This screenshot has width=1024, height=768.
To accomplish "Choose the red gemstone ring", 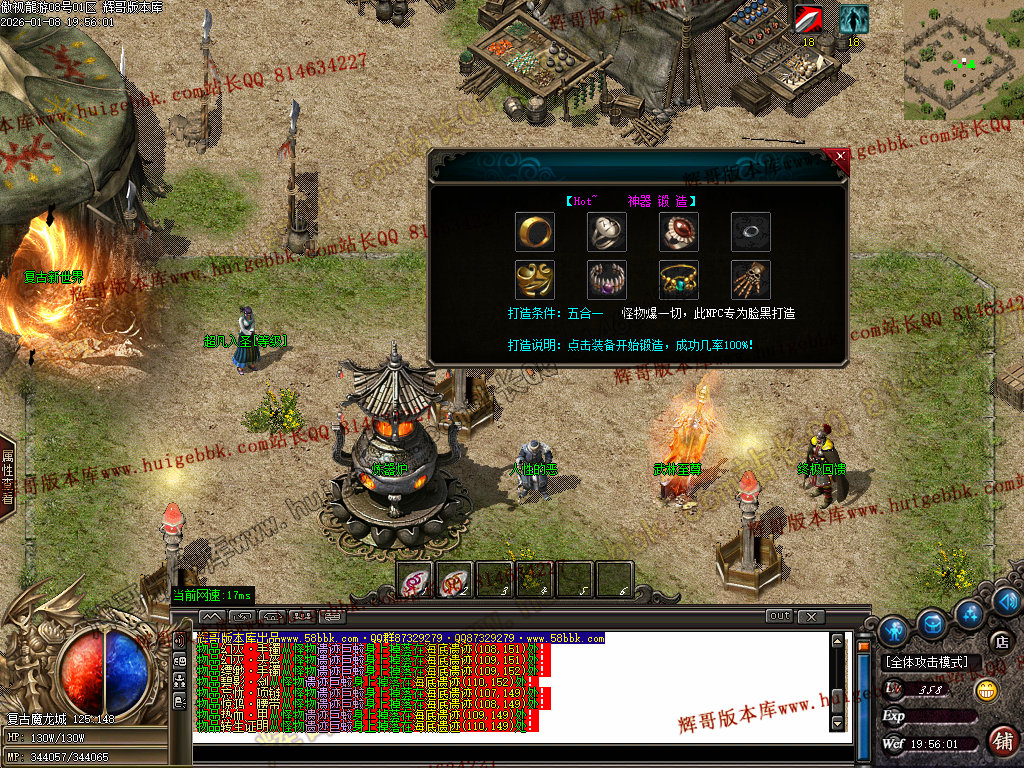I will pyautogui.click(x=678, y=231).
